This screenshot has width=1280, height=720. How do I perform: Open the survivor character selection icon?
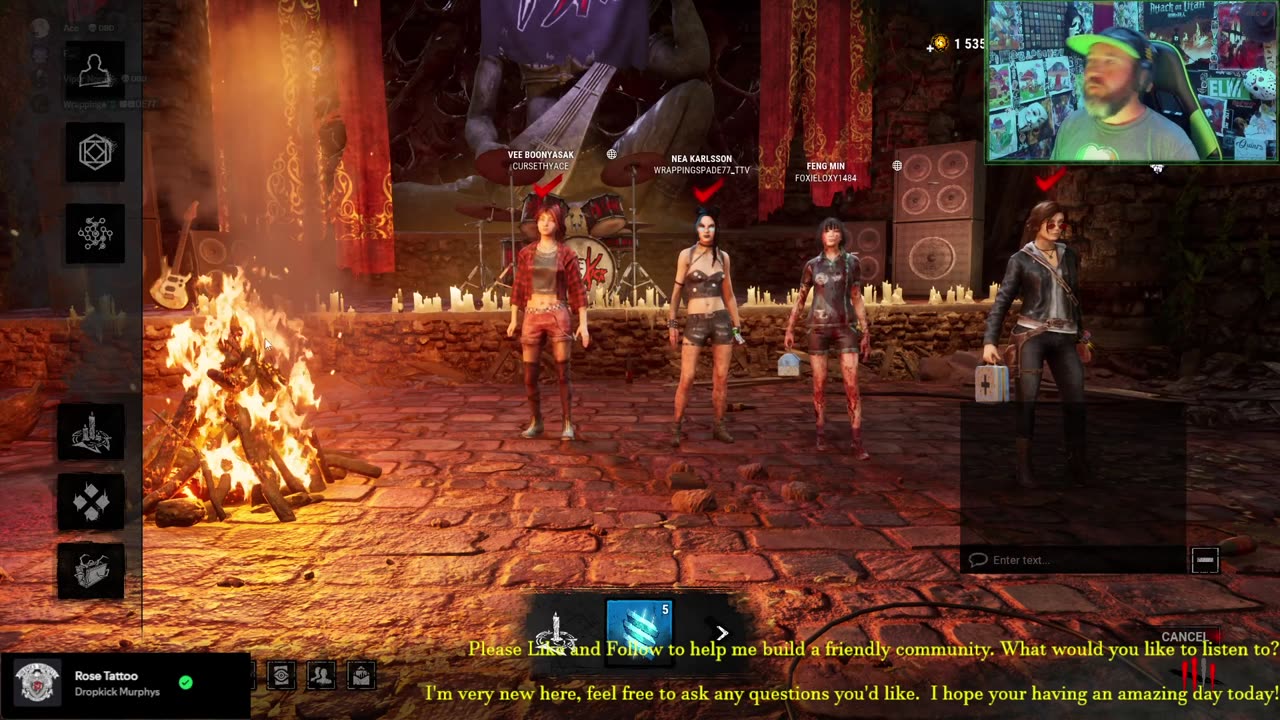[95, 71]
